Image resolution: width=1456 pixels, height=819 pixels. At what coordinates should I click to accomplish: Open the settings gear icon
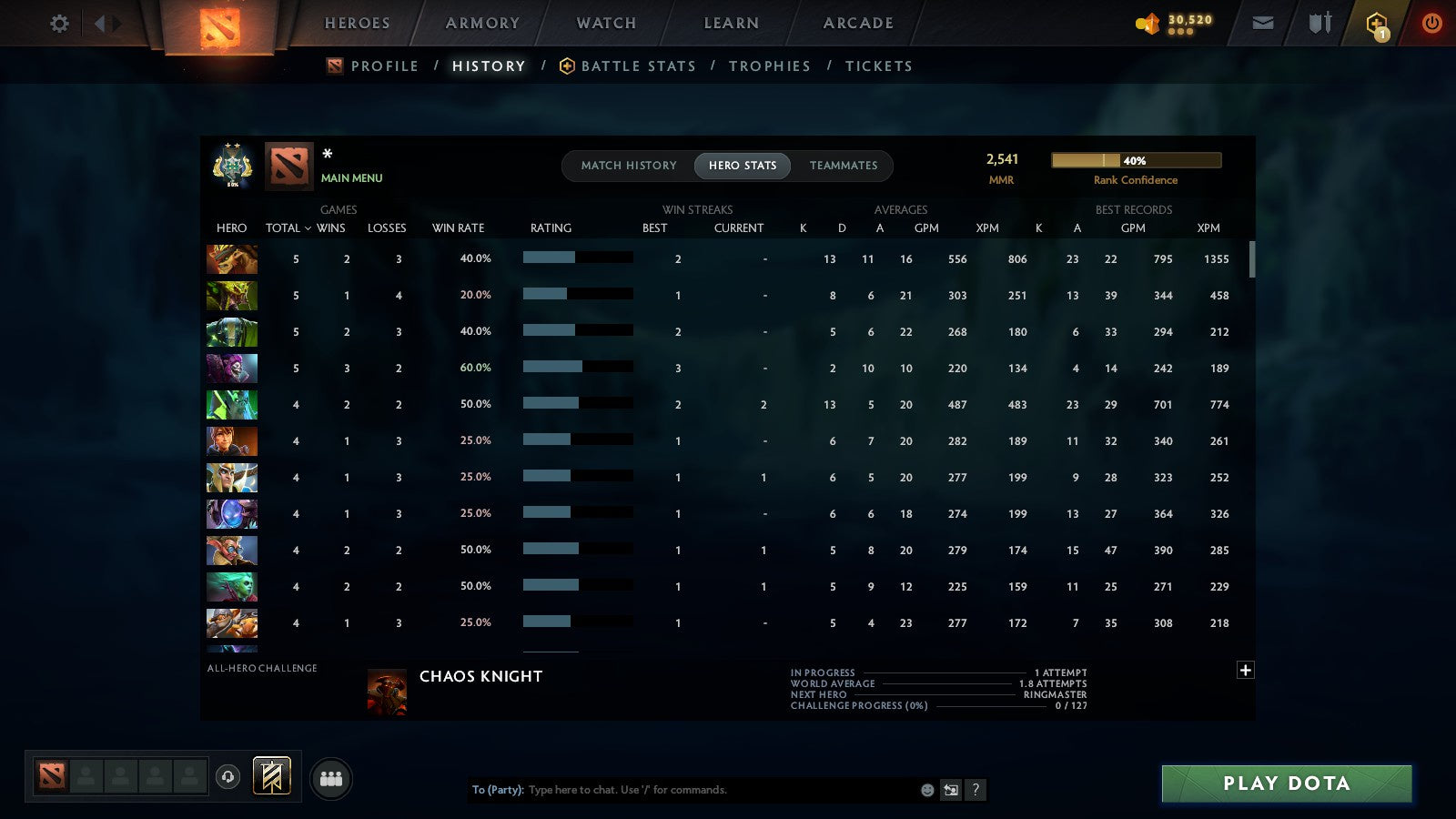(59, 24)
